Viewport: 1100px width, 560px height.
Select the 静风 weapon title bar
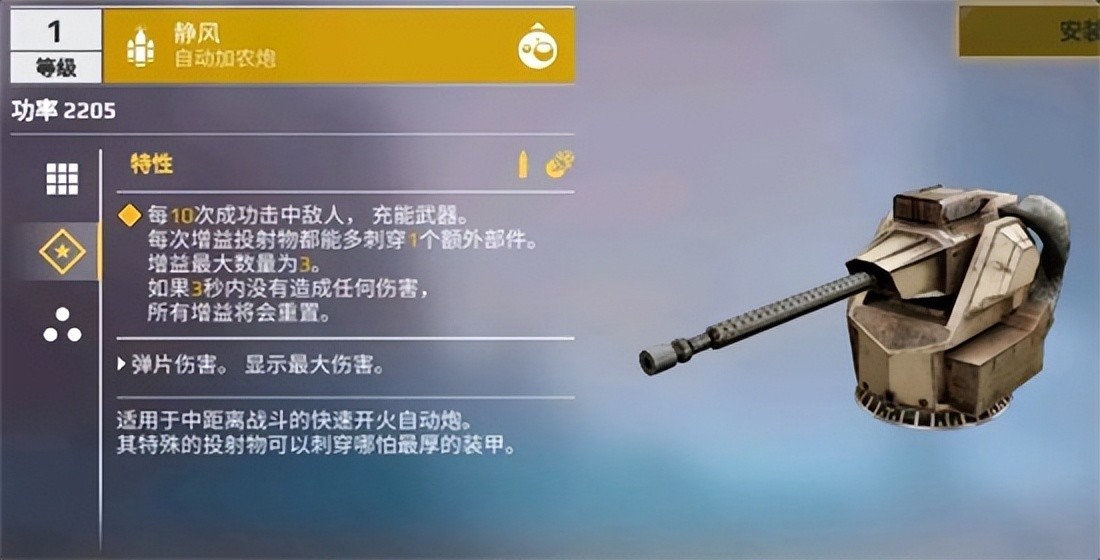coord(320,46)
